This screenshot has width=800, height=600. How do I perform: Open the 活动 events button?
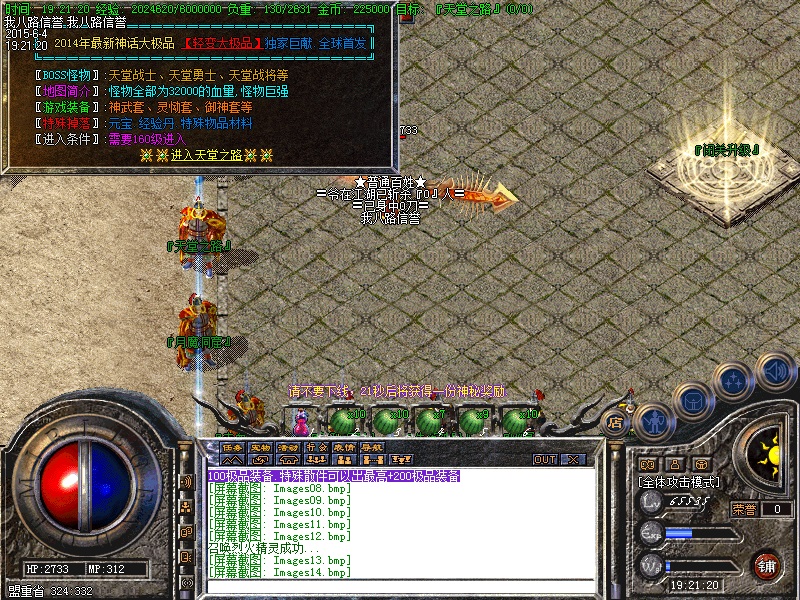(x=288, y=447)
